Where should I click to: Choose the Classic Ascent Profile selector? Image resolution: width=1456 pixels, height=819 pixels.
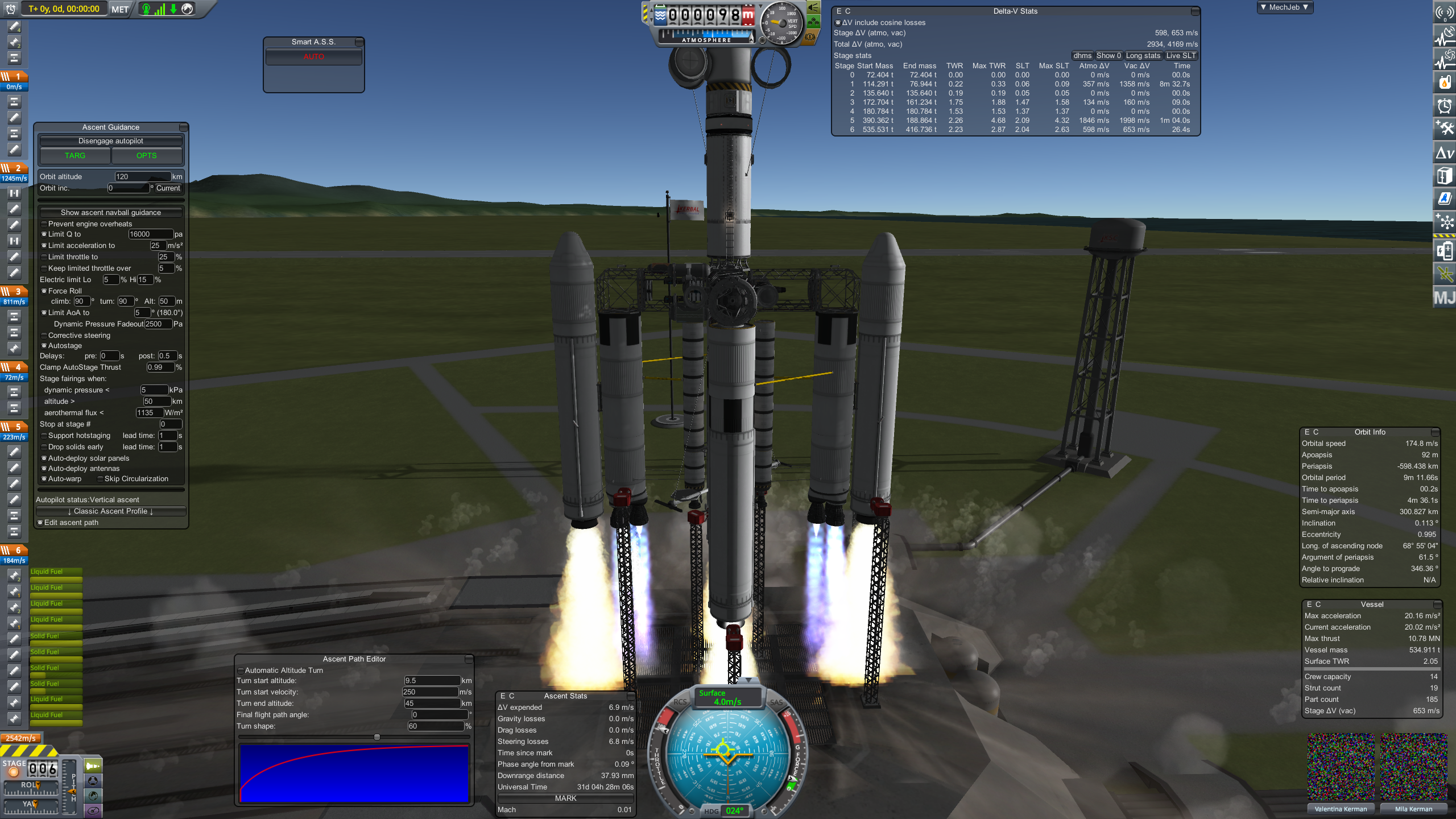110,511
